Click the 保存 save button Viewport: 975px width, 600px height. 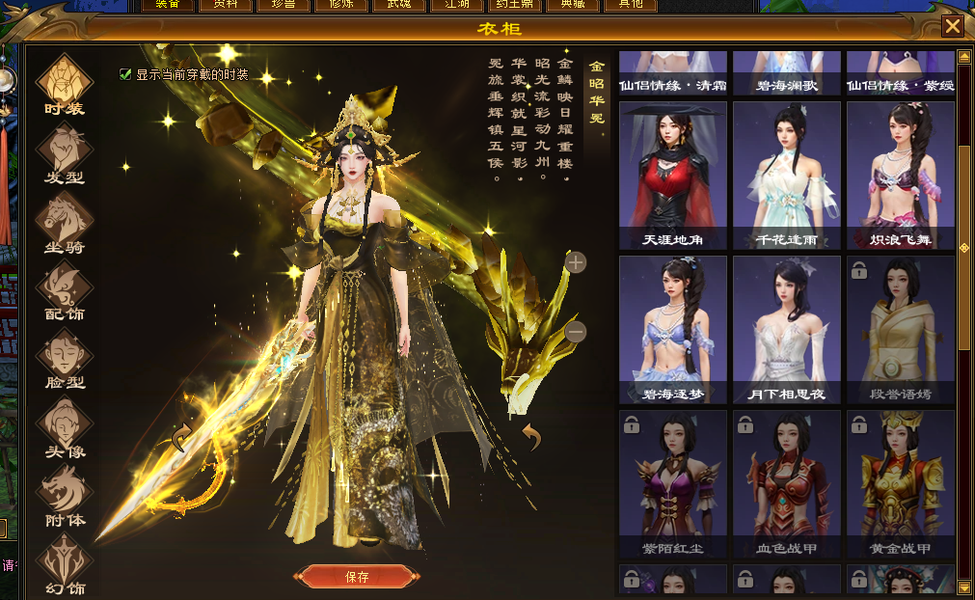click(x=357, y=576)
